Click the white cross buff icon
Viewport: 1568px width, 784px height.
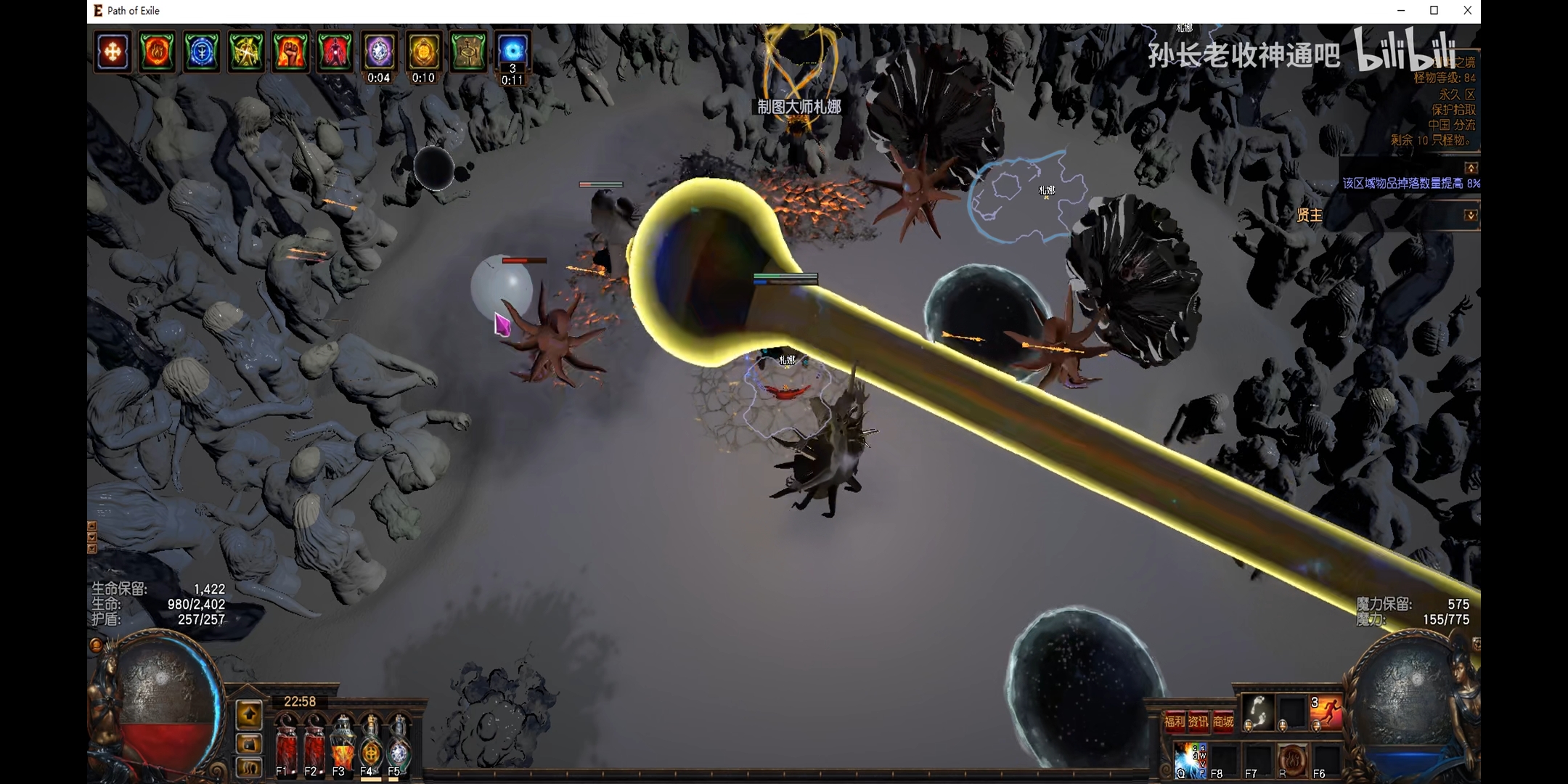pos(113,52)
